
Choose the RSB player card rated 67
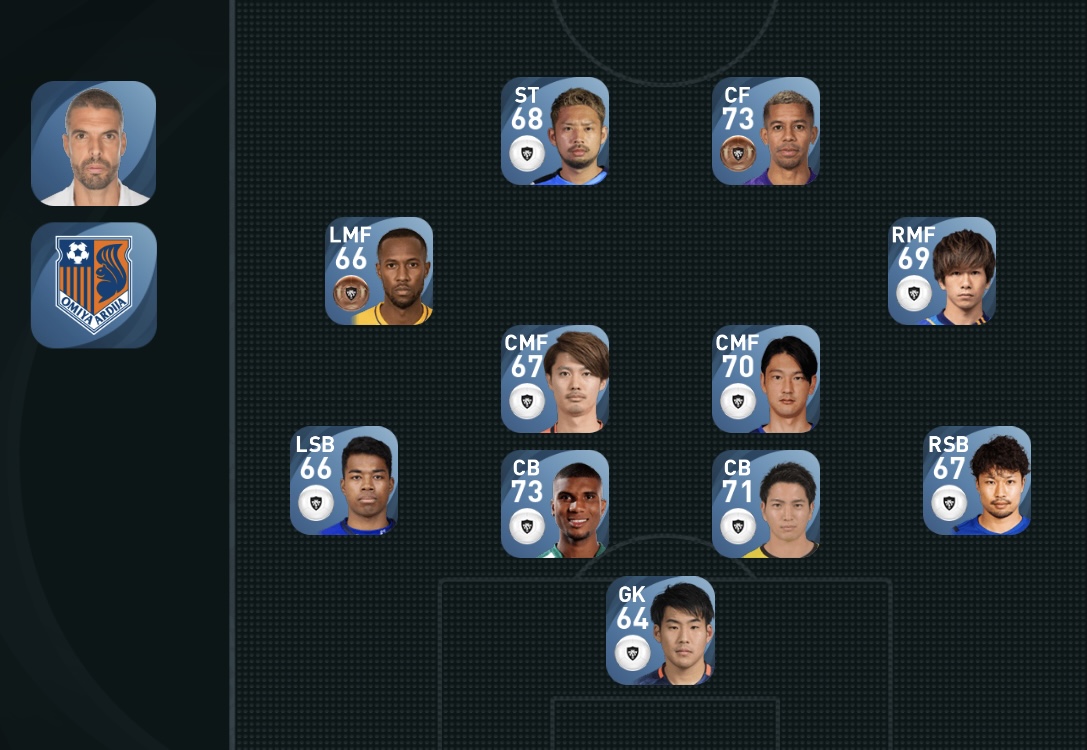(x=977, y=481)
